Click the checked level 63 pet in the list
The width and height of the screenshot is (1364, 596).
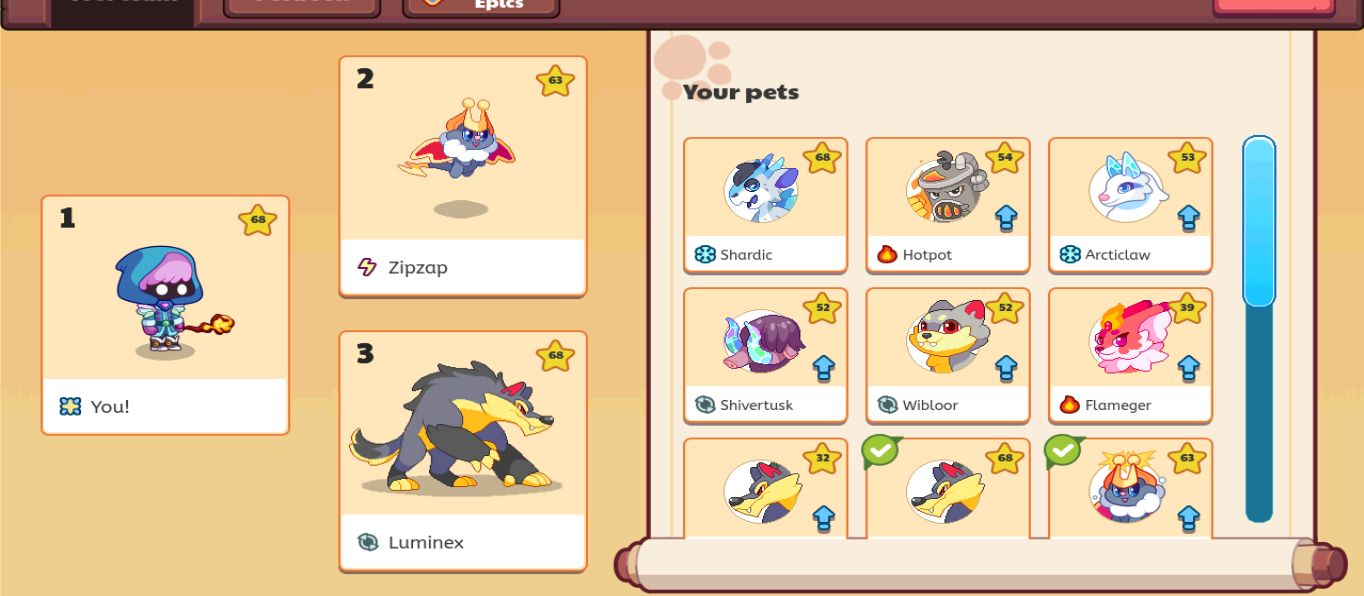1130,490
